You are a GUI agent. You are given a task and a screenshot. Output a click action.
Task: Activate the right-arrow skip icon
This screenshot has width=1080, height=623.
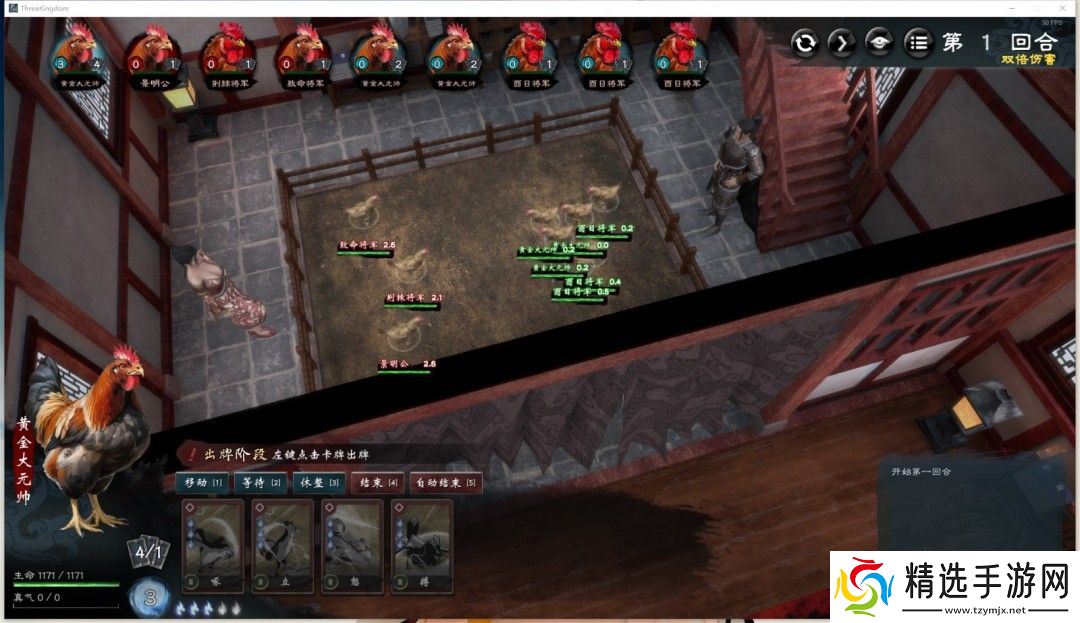click(842, 43)
